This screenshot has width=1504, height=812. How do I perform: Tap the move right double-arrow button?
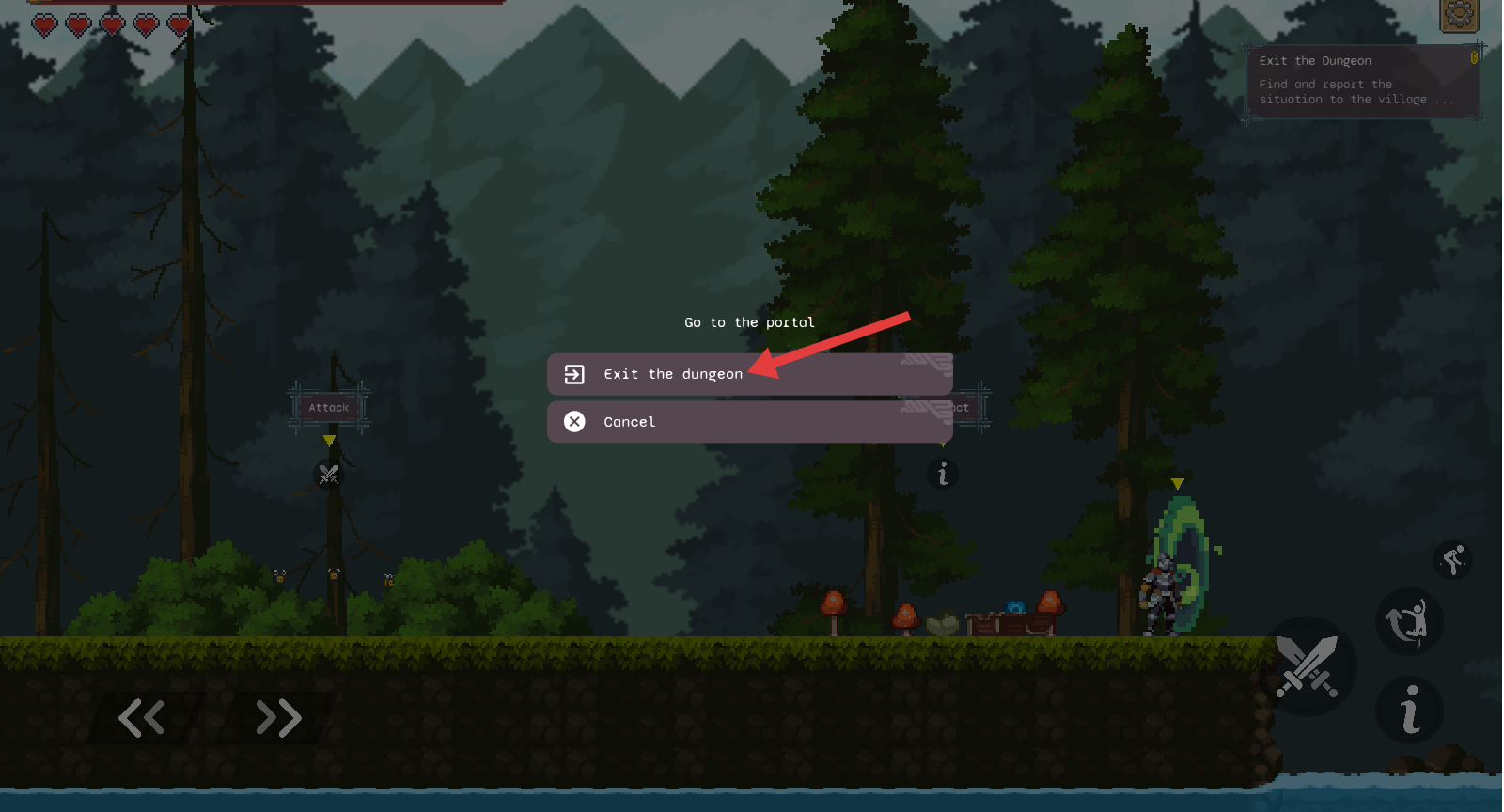tap(278, 718)
